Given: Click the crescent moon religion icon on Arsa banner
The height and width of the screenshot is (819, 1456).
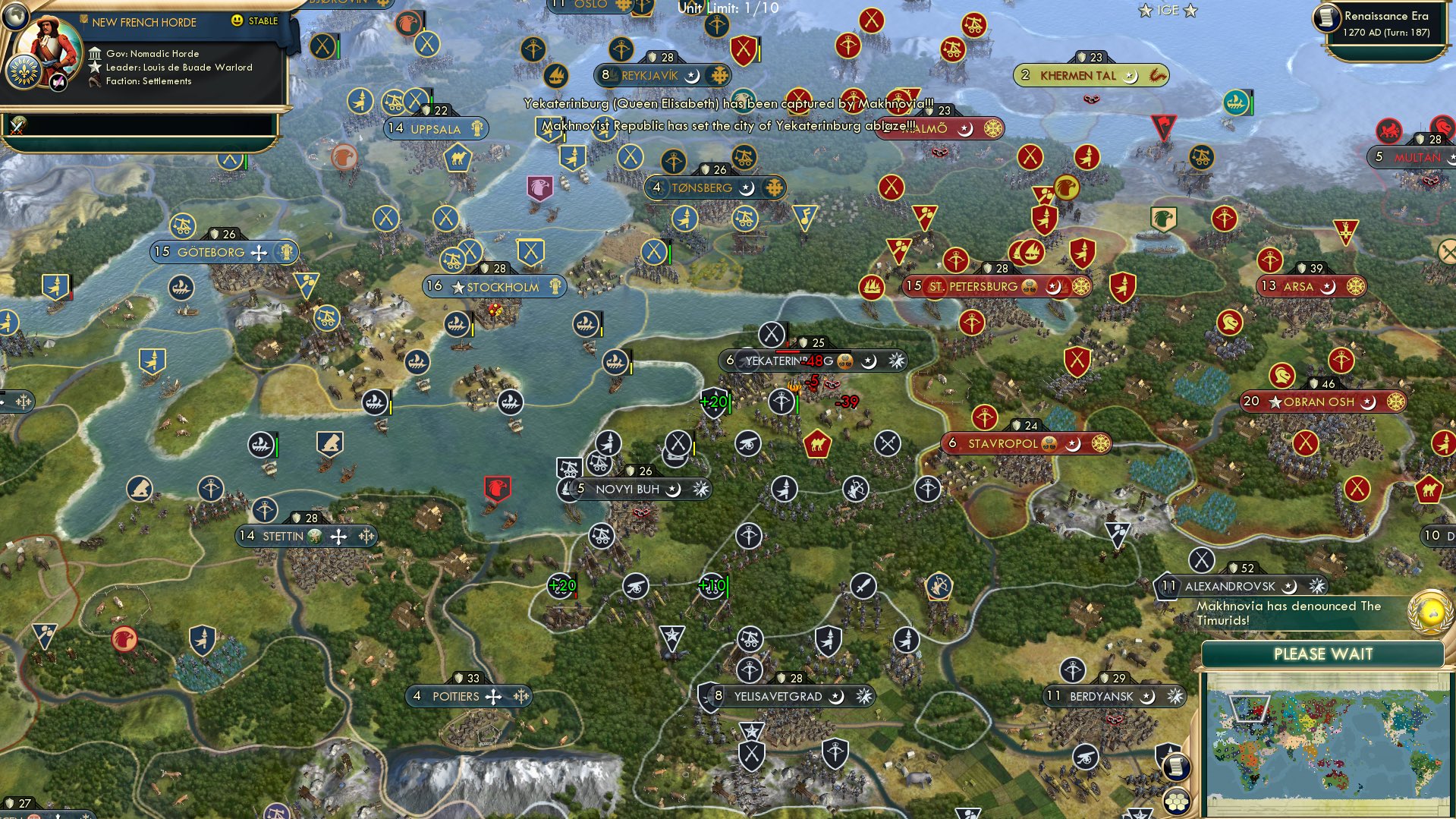Looking at the screenshot, I should [x=1328, y=288].
